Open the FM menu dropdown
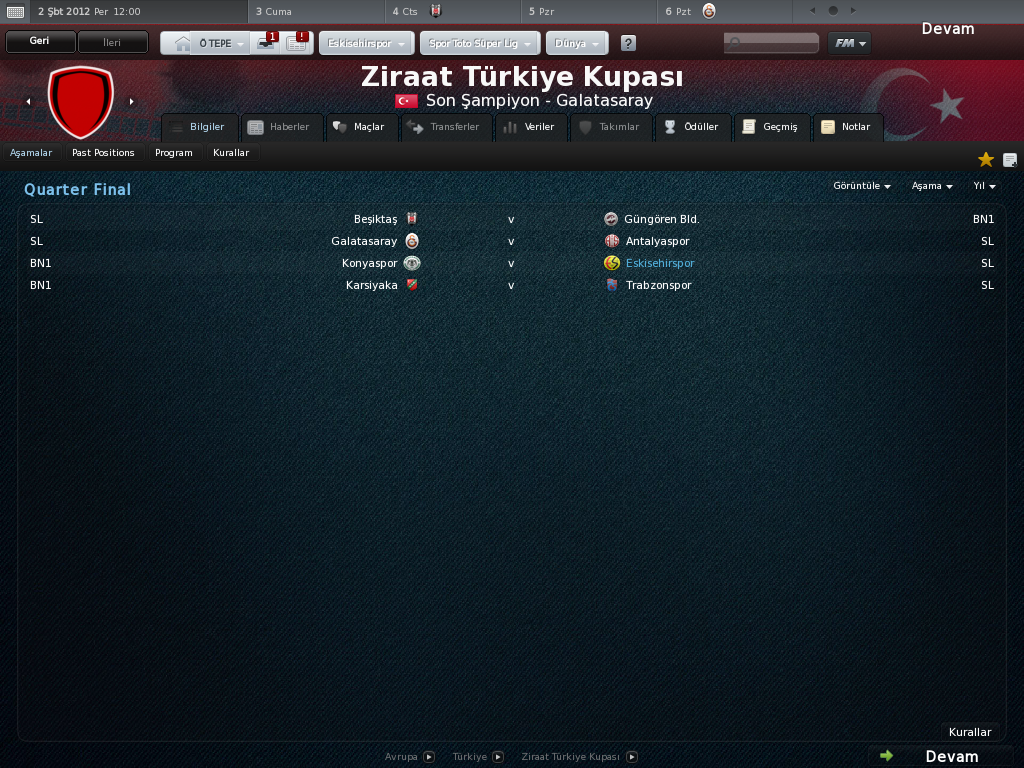This screenshot has height=768, width=1024. (x=849, y=43)
